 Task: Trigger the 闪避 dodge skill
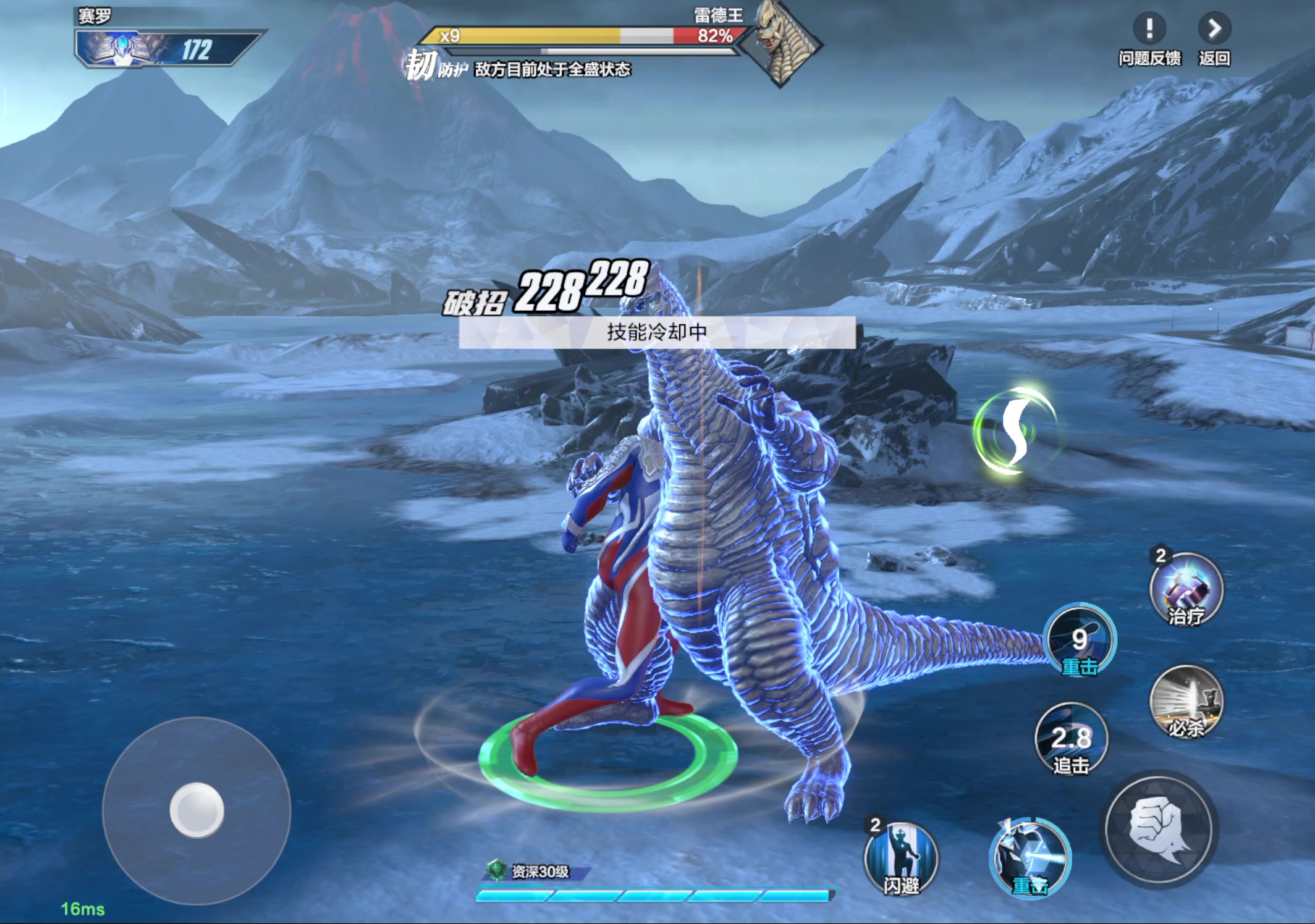[x=901, y=859]
